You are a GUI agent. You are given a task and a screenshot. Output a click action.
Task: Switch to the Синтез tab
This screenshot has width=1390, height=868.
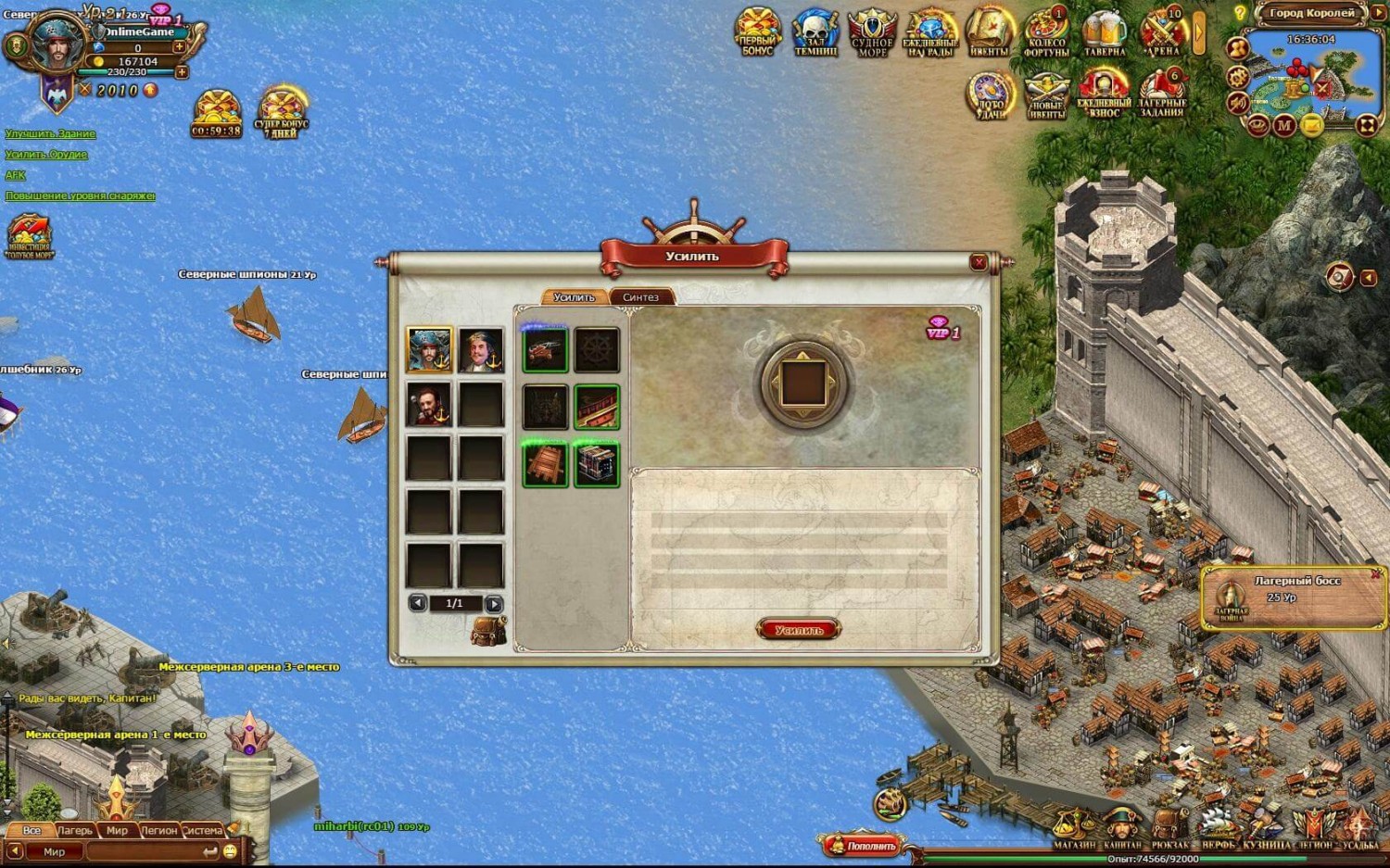(x=640, y=297)
